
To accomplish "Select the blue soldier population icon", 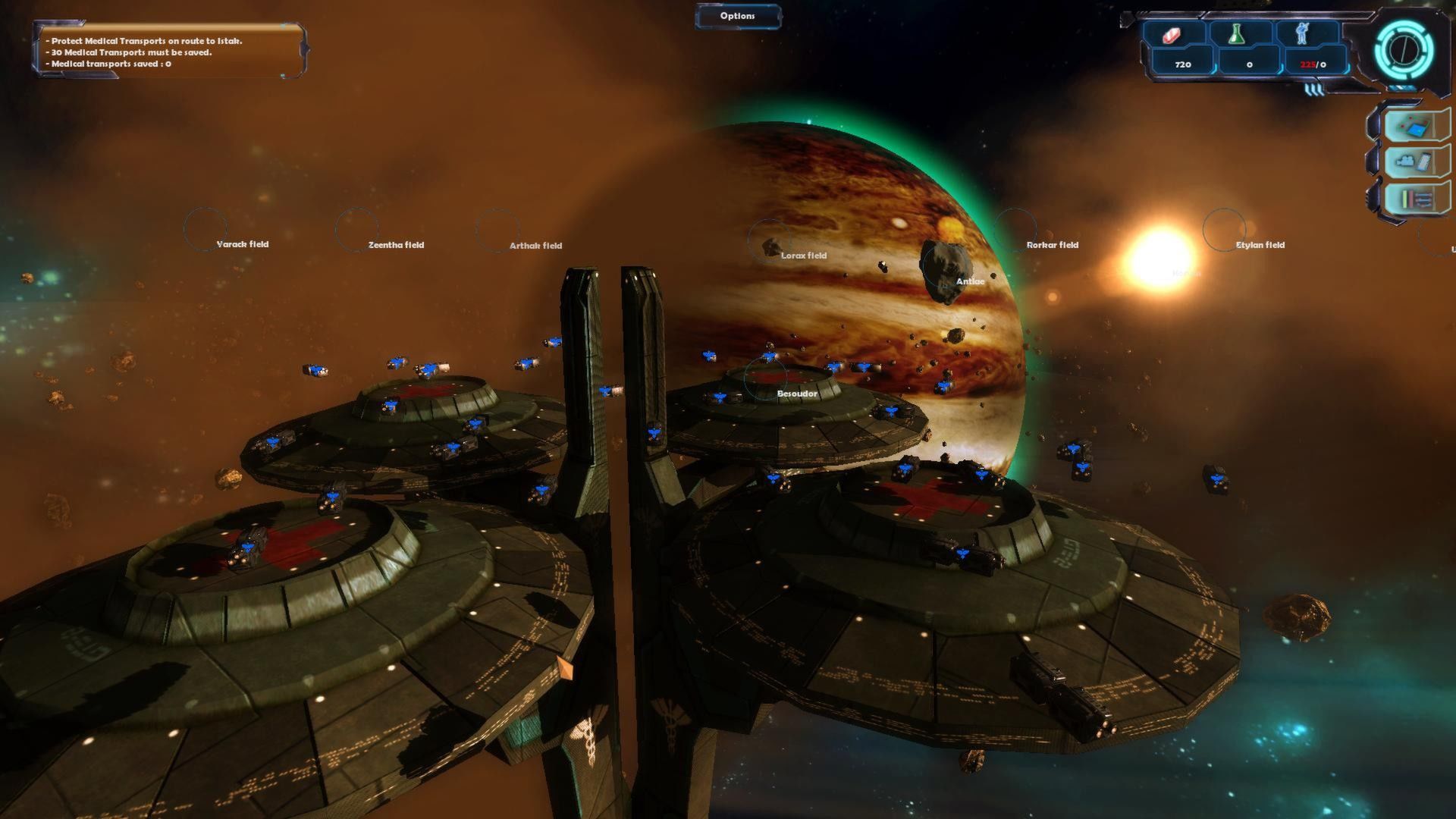I will click(x=1303, y=35).
